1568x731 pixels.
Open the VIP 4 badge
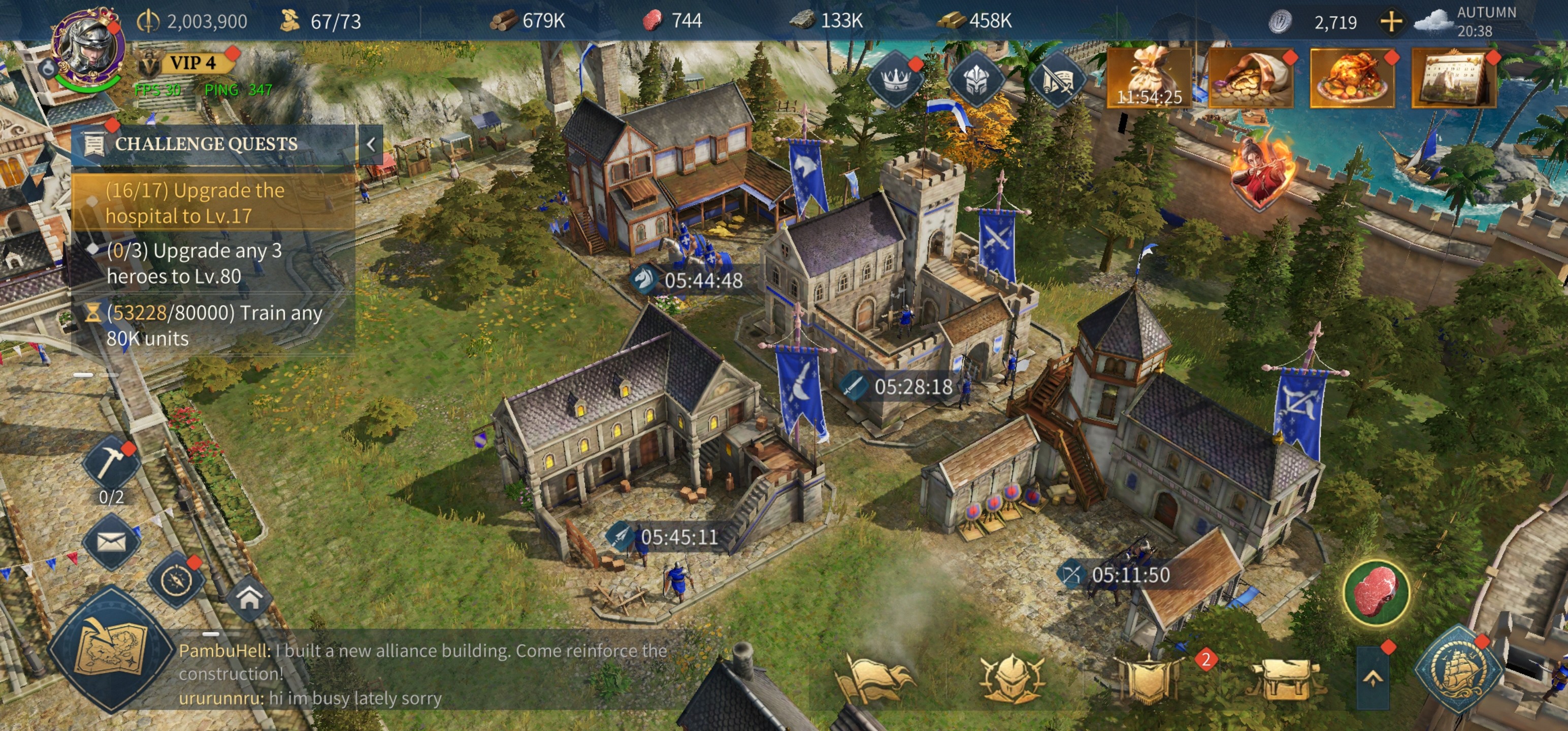pos(191,62)
